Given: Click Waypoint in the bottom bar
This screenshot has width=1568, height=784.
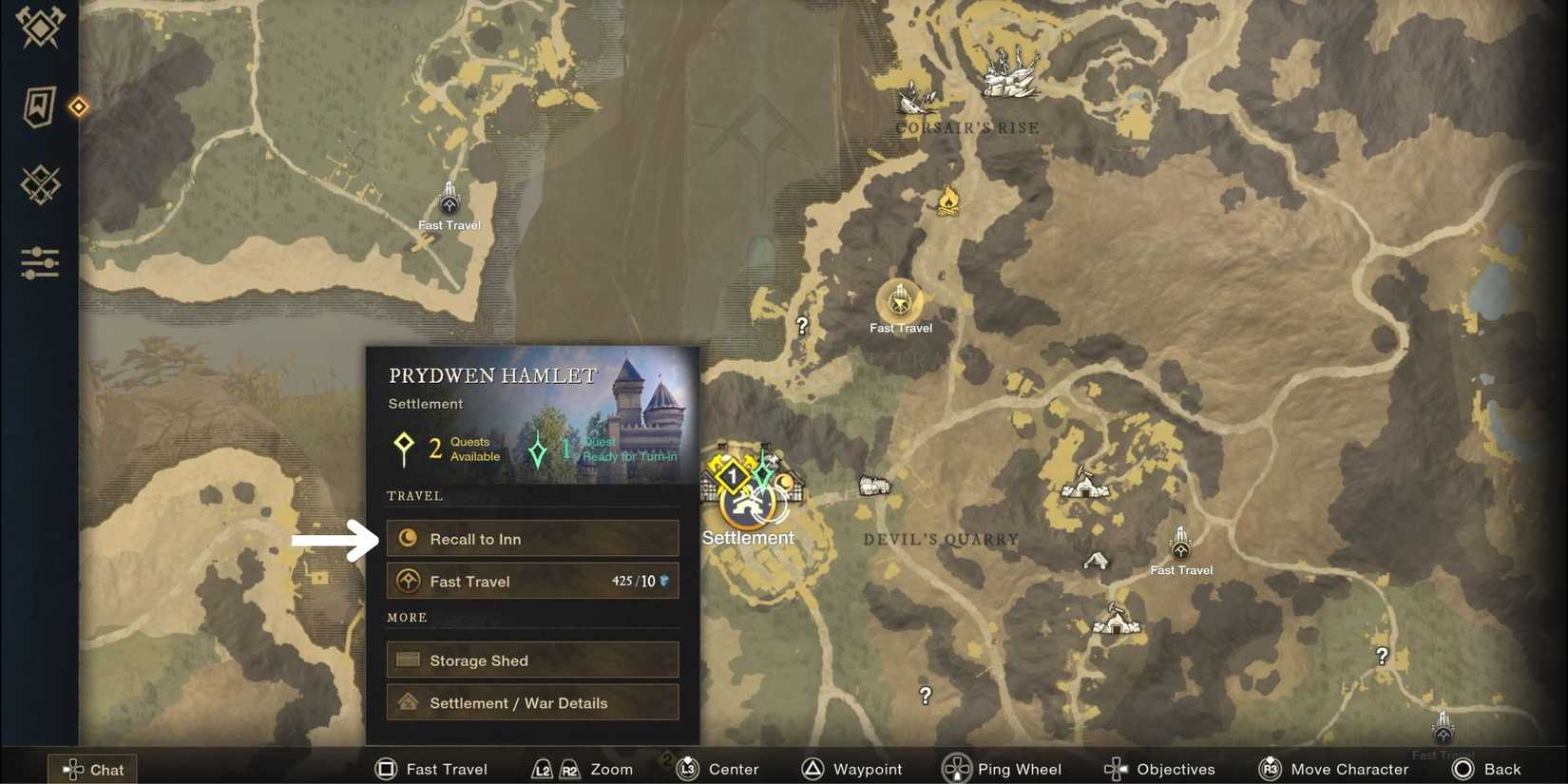Looking at the screenshot, I should pyautogui.click(x=852, y=769).
